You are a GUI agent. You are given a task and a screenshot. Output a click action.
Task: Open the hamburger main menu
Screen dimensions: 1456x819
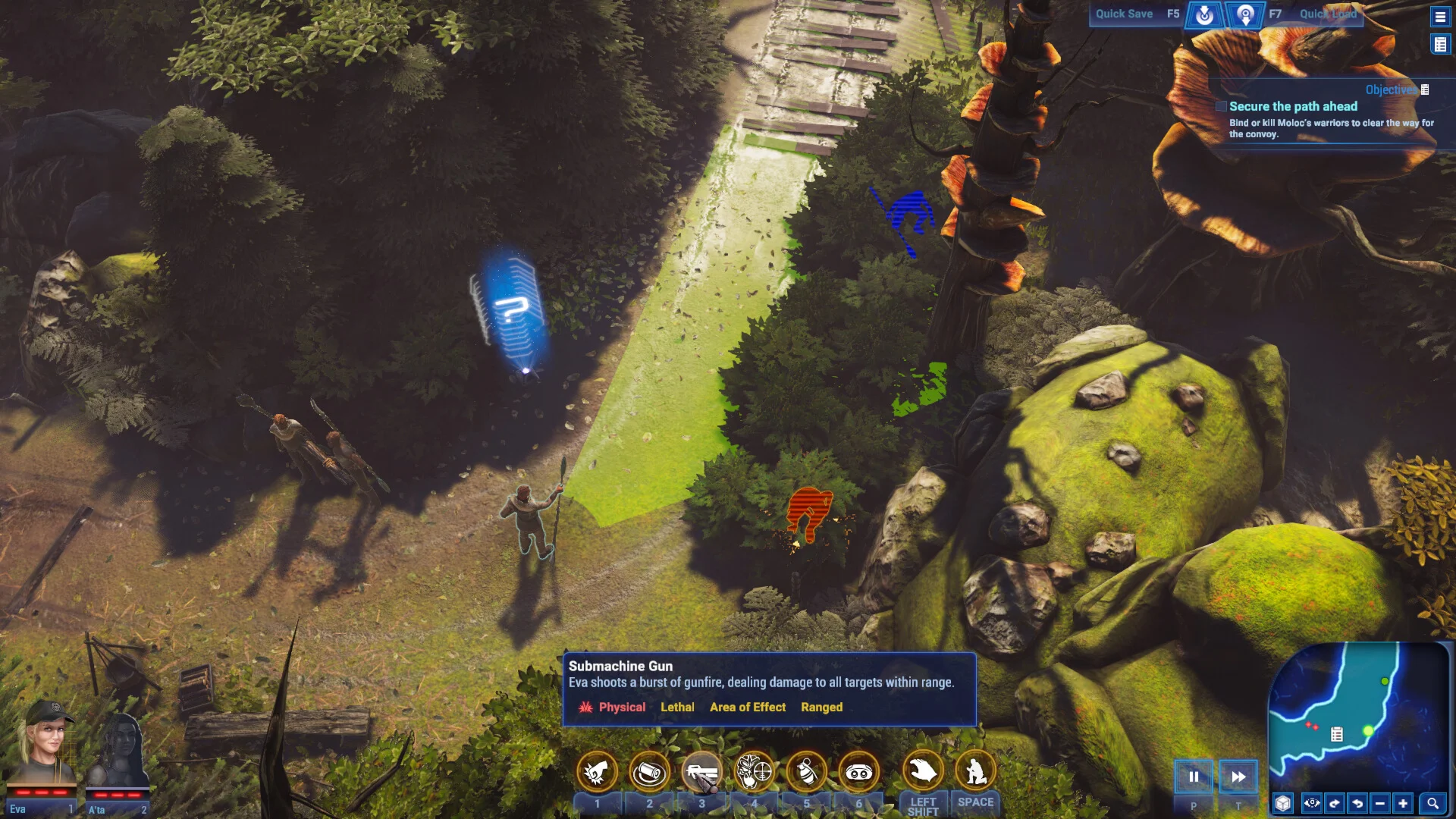click(1439, 16)
